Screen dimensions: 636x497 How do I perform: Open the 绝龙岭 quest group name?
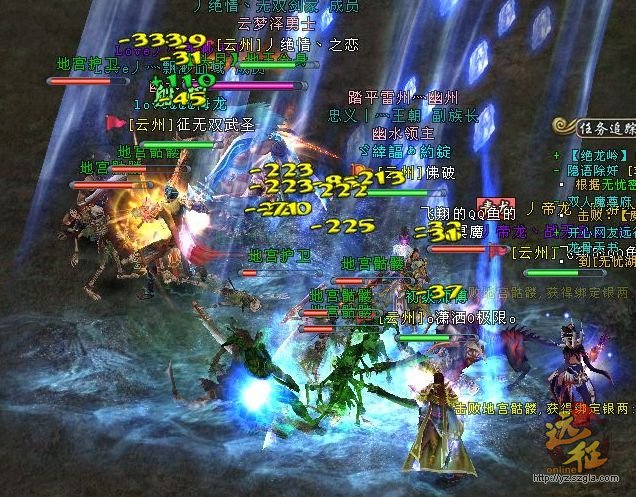pos(595,155)
